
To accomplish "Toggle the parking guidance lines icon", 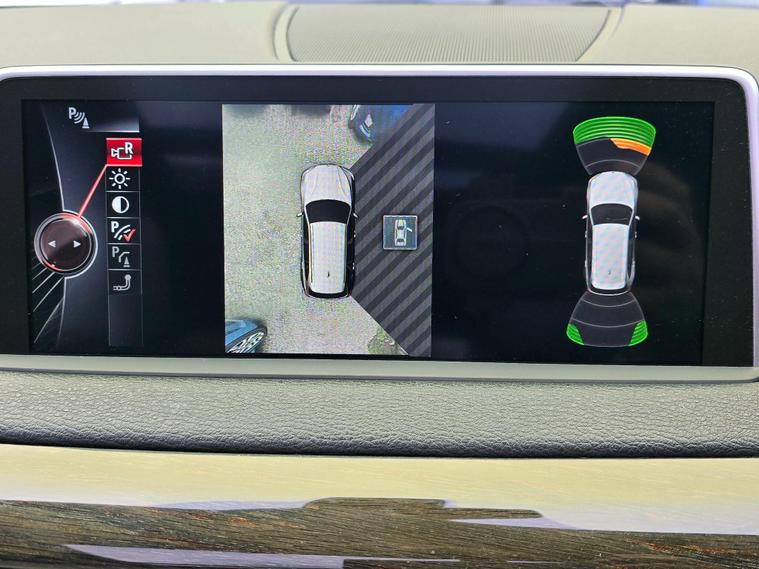I will pos(123,257).
